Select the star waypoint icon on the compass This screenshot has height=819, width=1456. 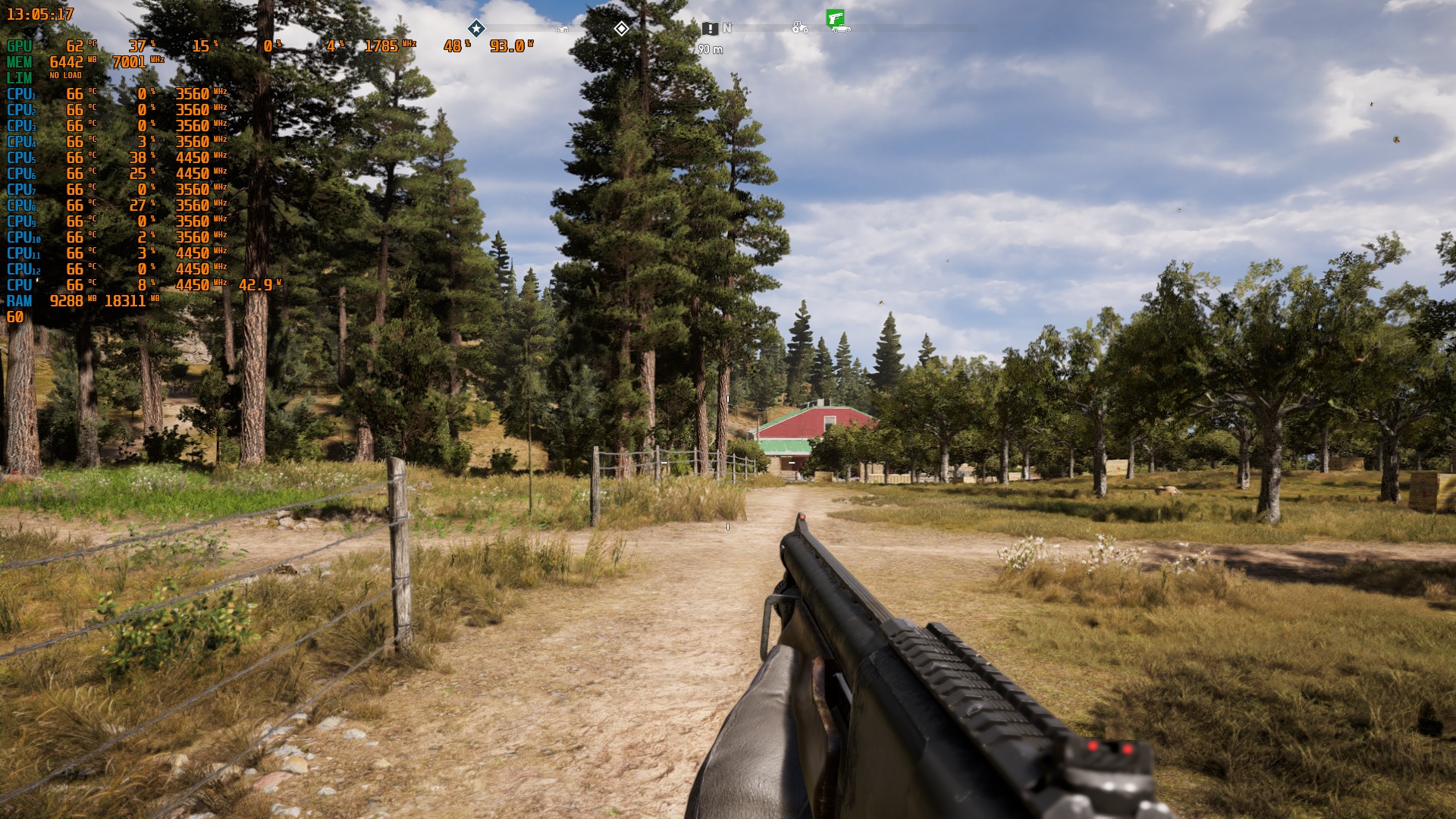(476, 29)
